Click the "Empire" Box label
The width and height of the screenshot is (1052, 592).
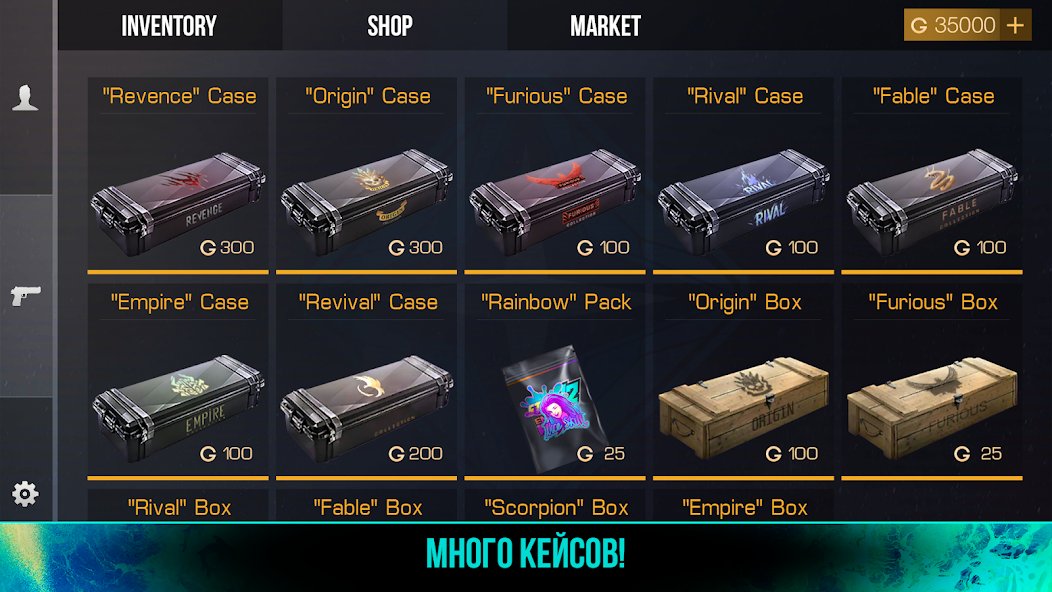[744, 508]
